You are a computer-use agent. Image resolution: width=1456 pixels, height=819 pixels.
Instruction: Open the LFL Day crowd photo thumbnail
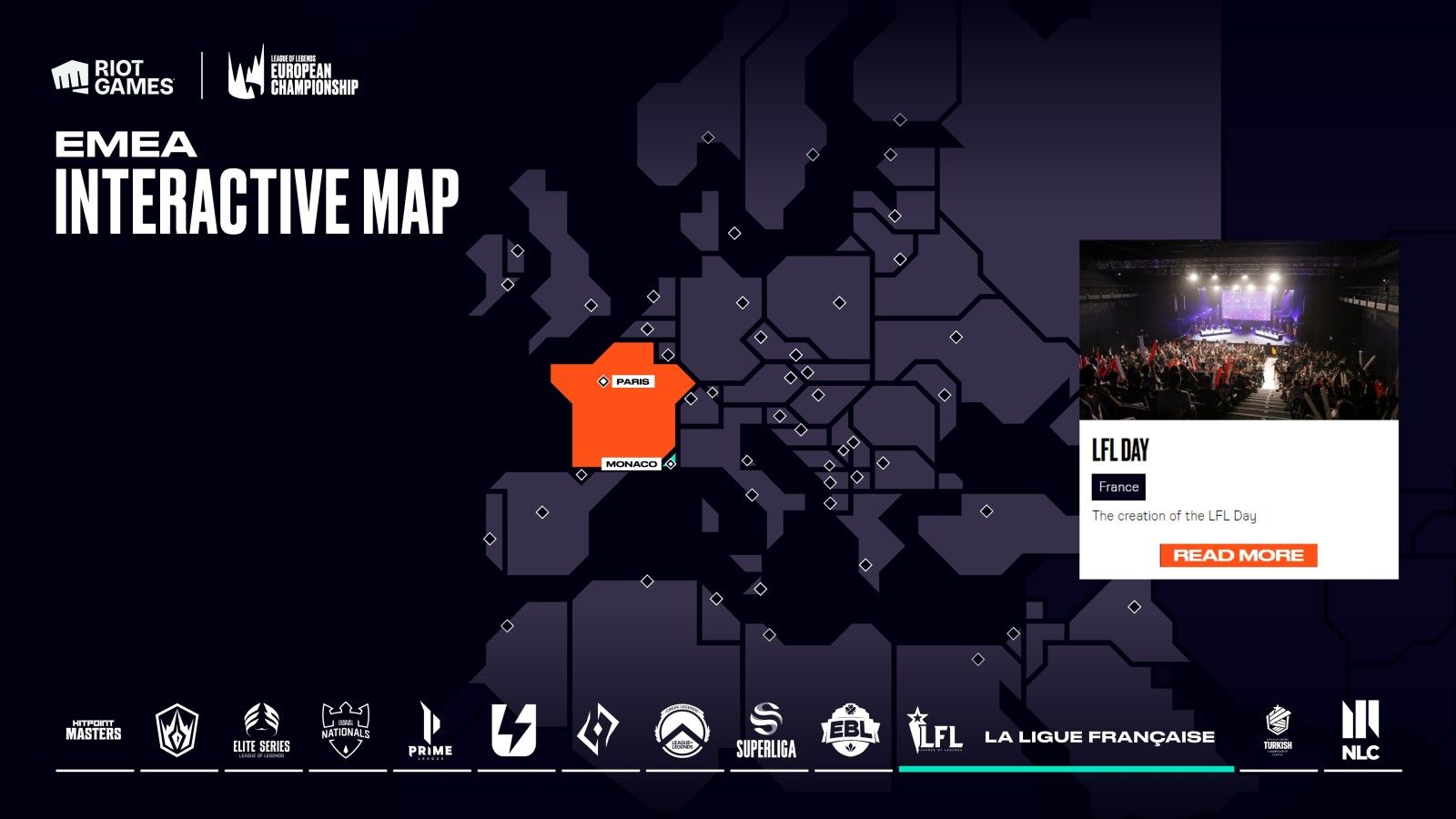(x=1238, y=330)
